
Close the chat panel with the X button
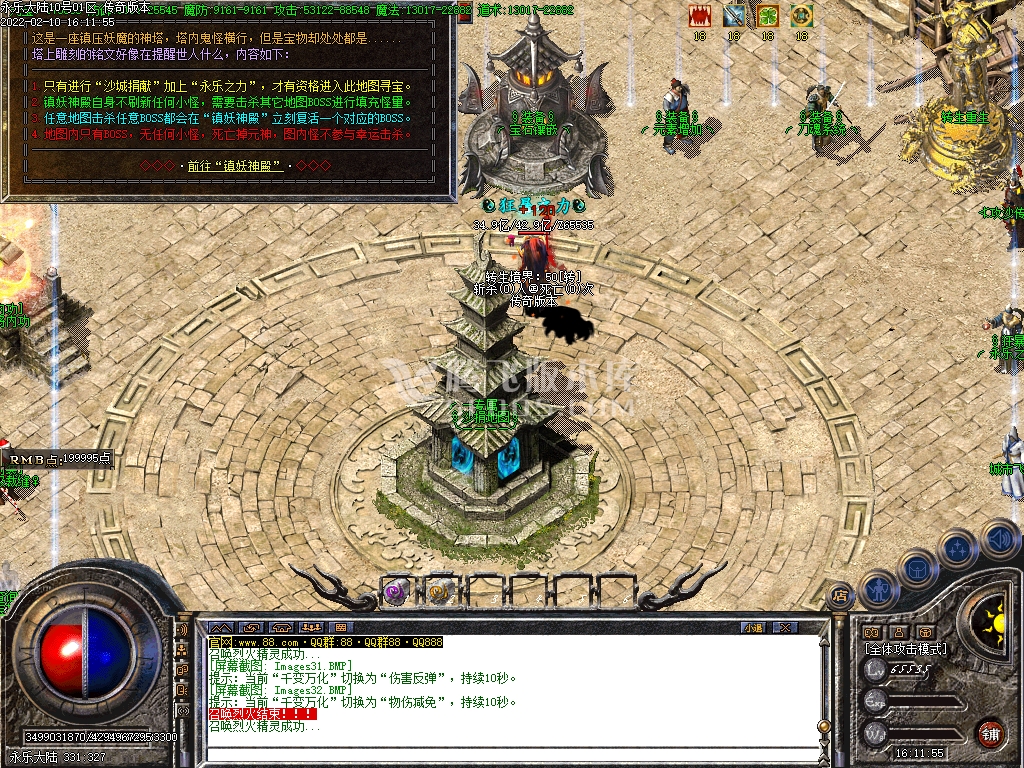pyautogui.click(x=786, y=627)
